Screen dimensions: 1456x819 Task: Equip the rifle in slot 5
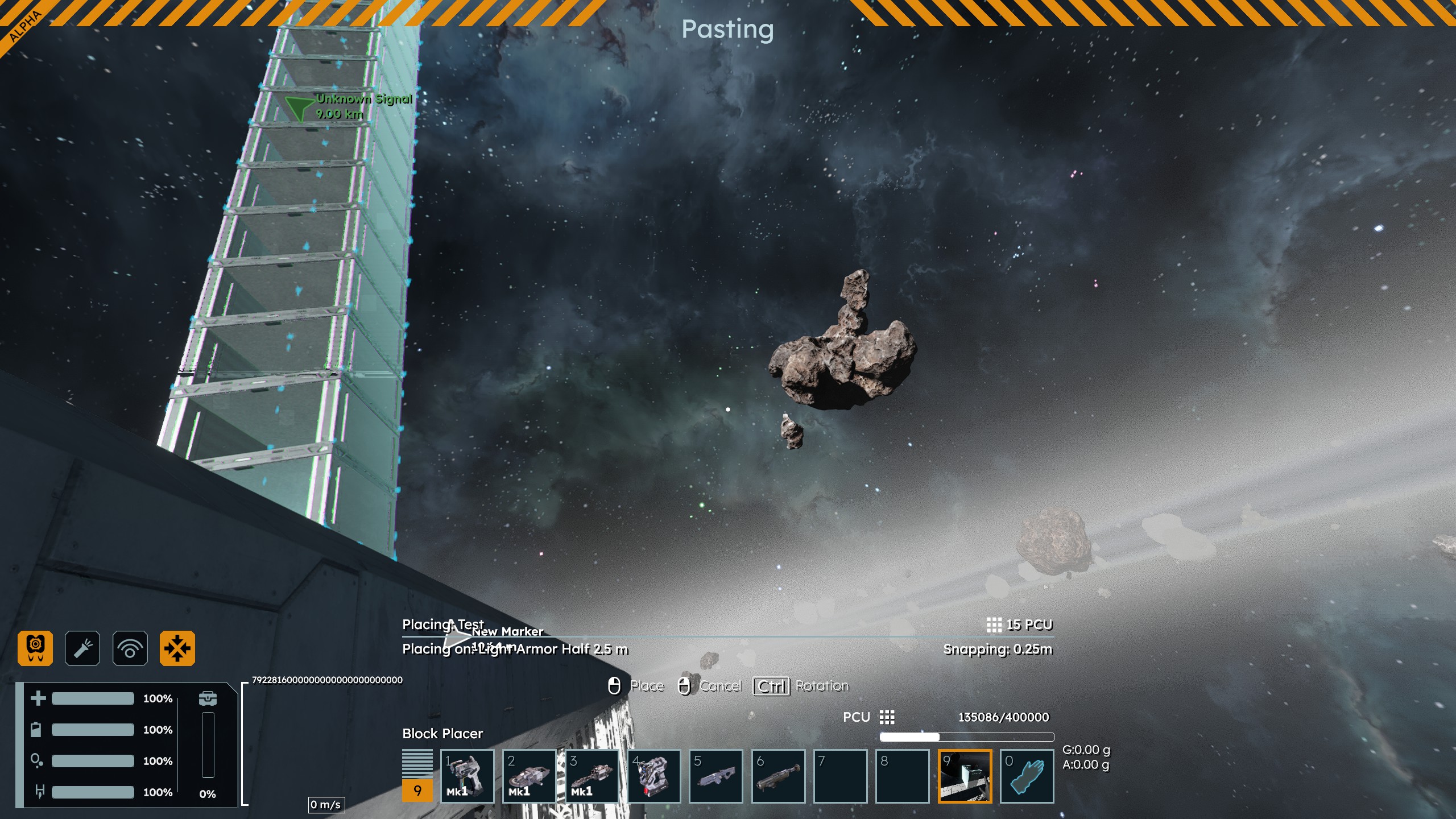click(x=716, y=776)
